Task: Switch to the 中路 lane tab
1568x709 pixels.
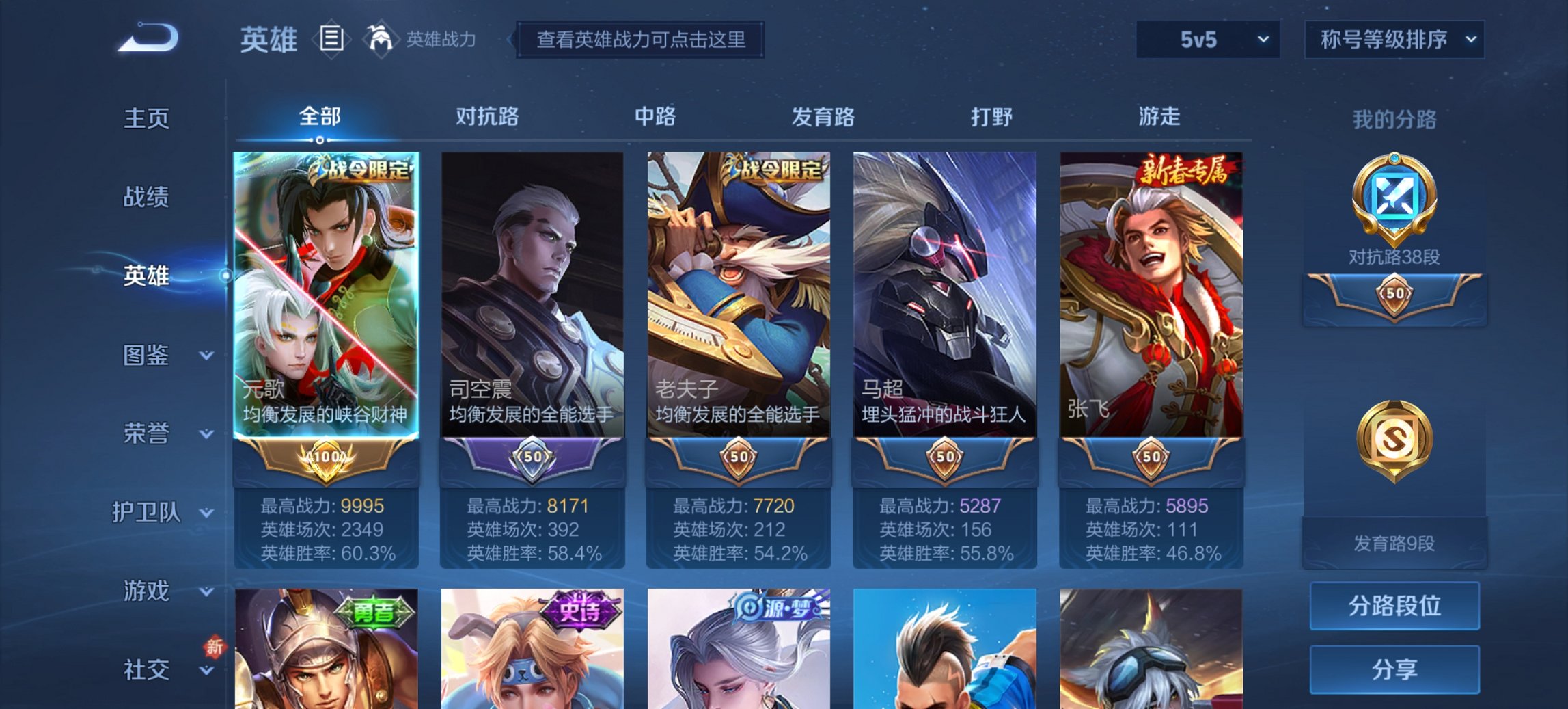Action: tap(654, 117)
